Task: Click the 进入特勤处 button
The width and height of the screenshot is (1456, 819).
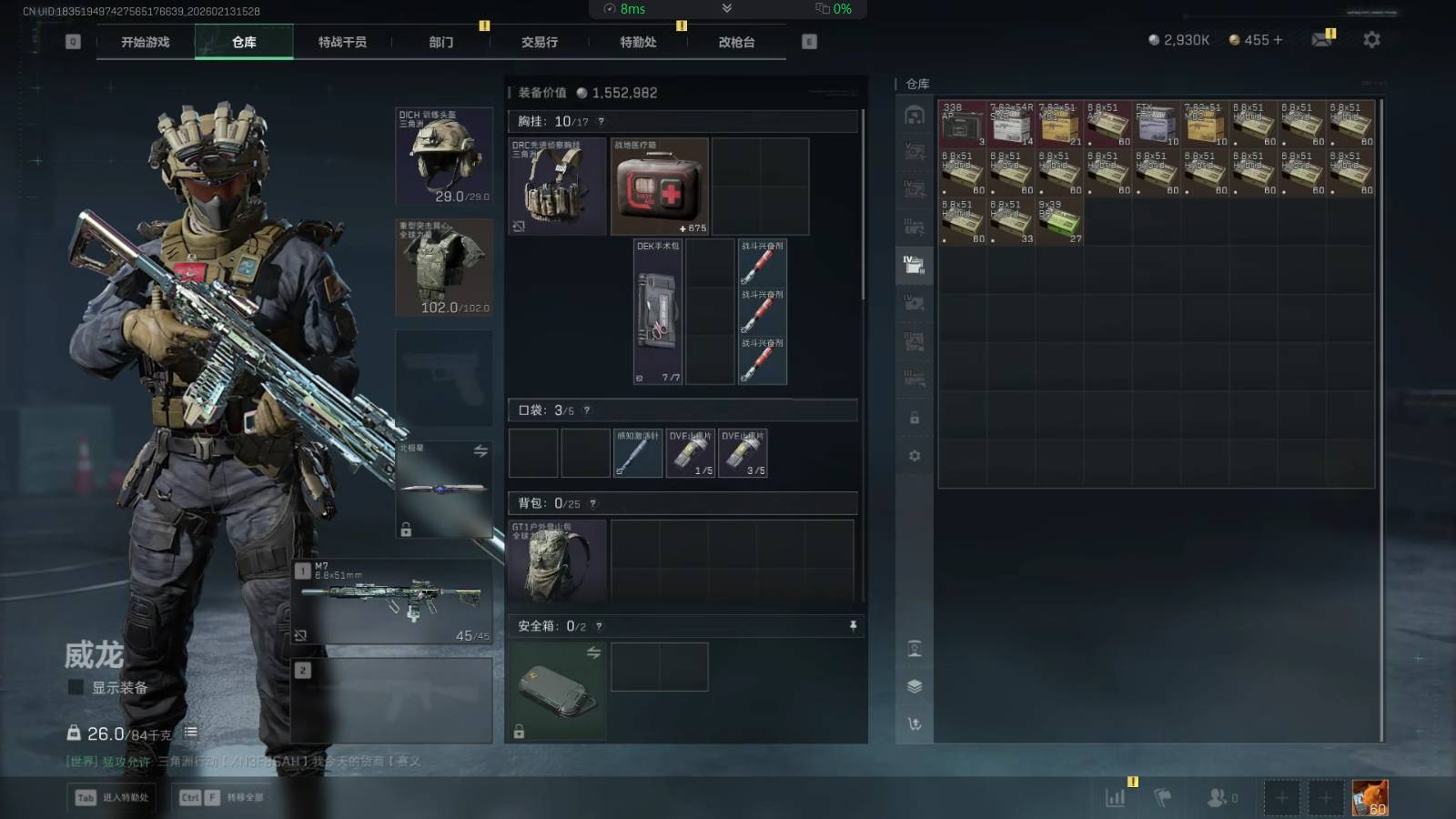Action: pyautogui.click(x=113, y=798)
